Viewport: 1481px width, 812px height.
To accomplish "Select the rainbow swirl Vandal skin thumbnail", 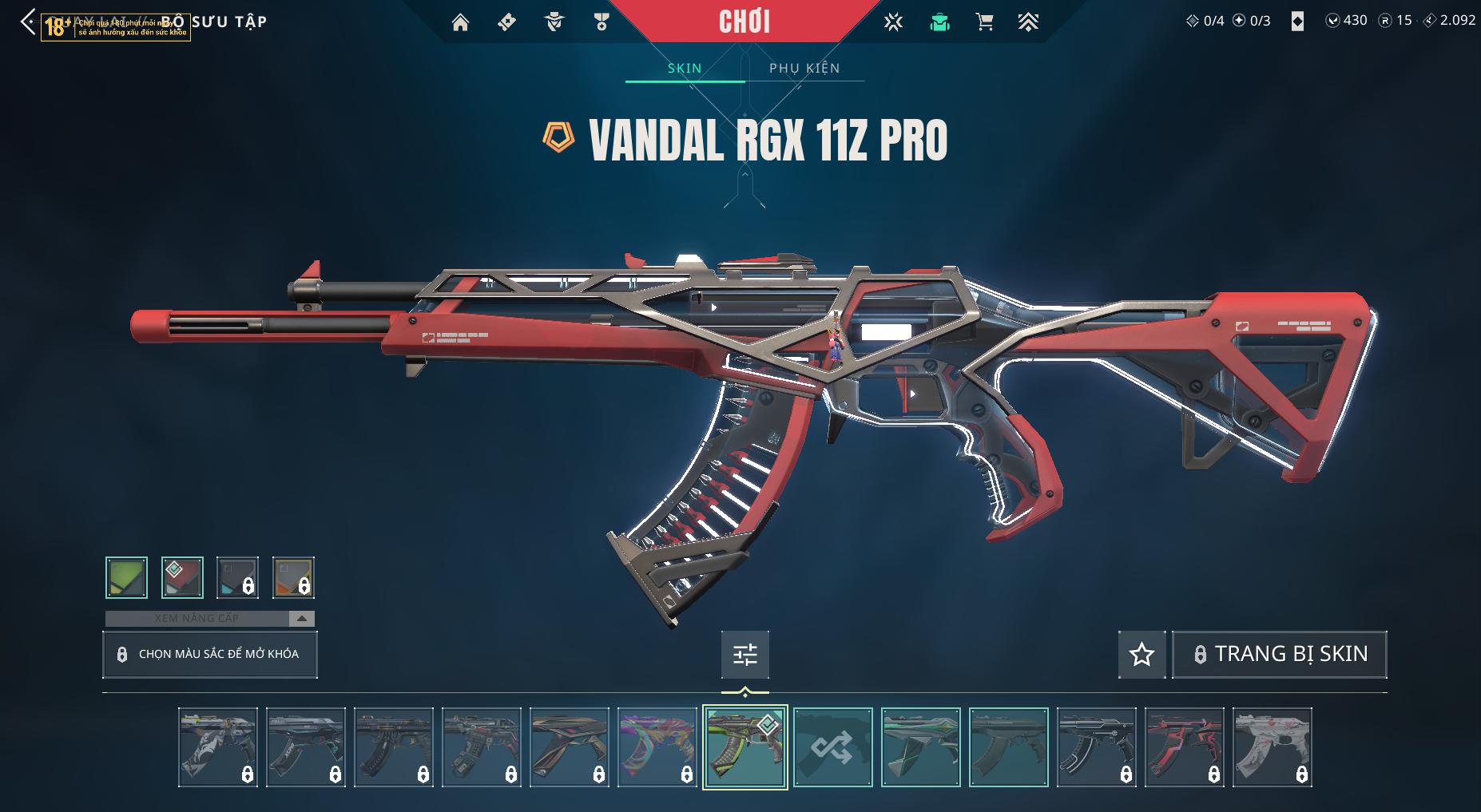I will pyautogui.click(x=657, y=747).
